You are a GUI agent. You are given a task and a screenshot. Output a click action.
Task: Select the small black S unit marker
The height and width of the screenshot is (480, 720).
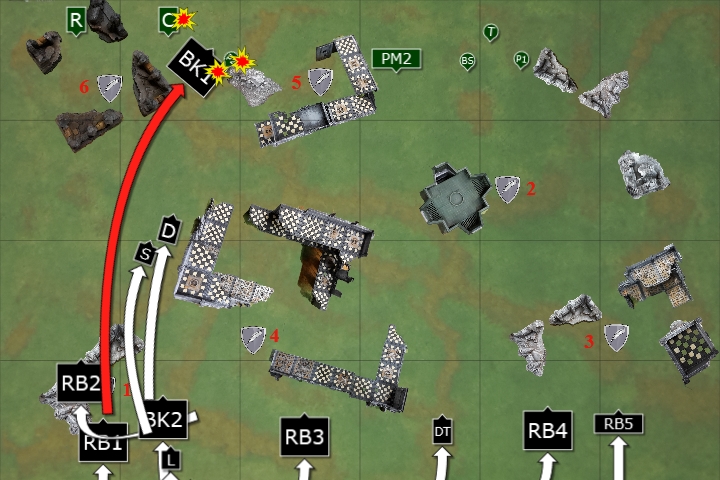145,254
